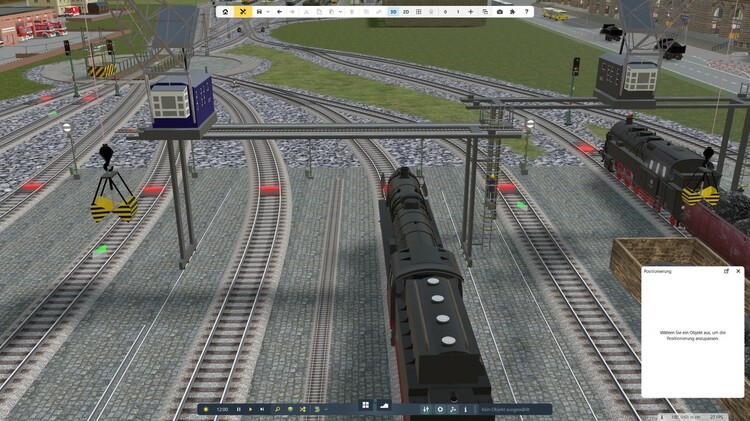This screenshot has height=421, width=750.
Task: Take a screenshot with the camera icon
Action: click(x=500, y=12)
